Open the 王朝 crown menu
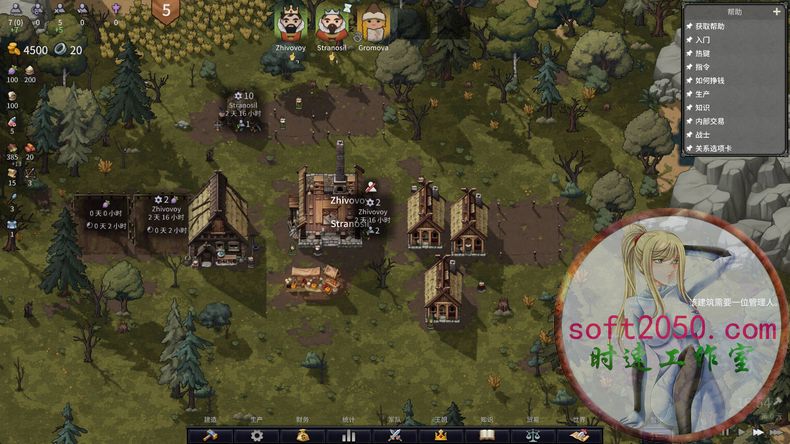790x444 pixels. click(x=441, y=435)
